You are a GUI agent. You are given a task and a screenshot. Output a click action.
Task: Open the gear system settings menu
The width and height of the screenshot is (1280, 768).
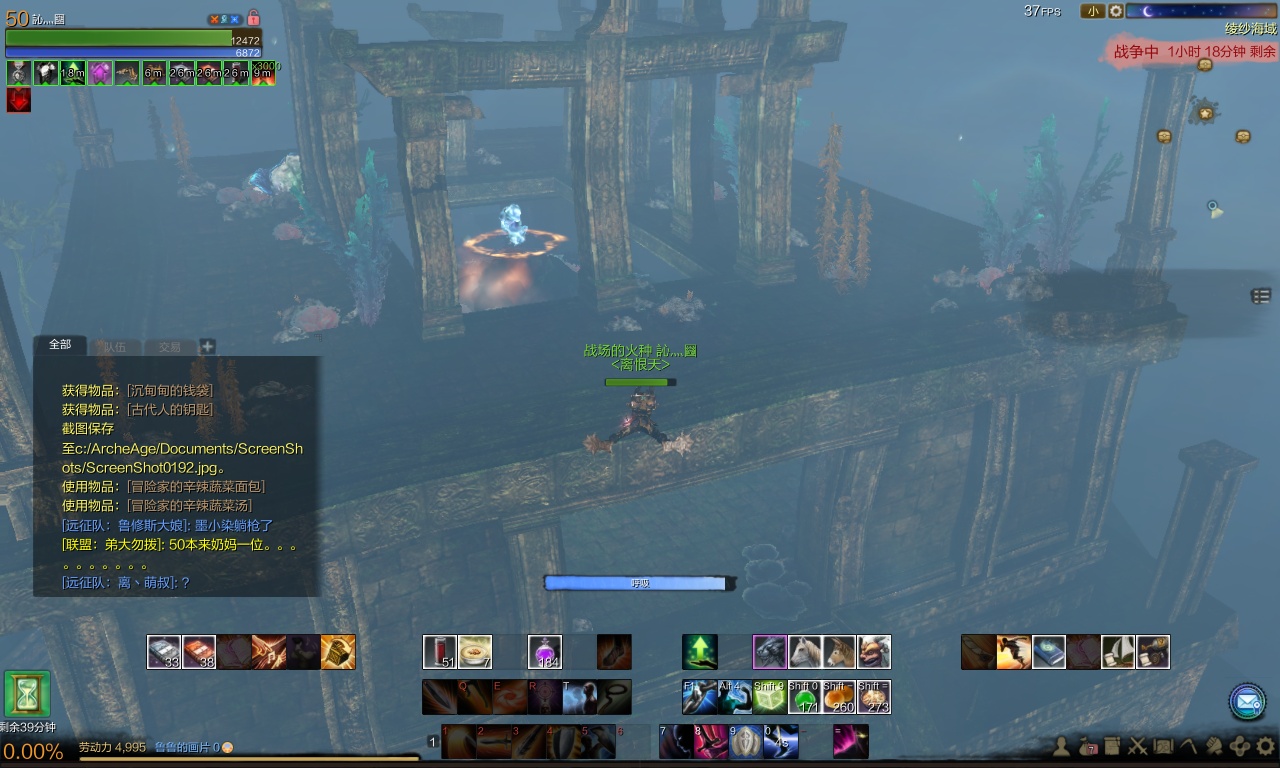pyautogui.click(x=1265, y=745)
